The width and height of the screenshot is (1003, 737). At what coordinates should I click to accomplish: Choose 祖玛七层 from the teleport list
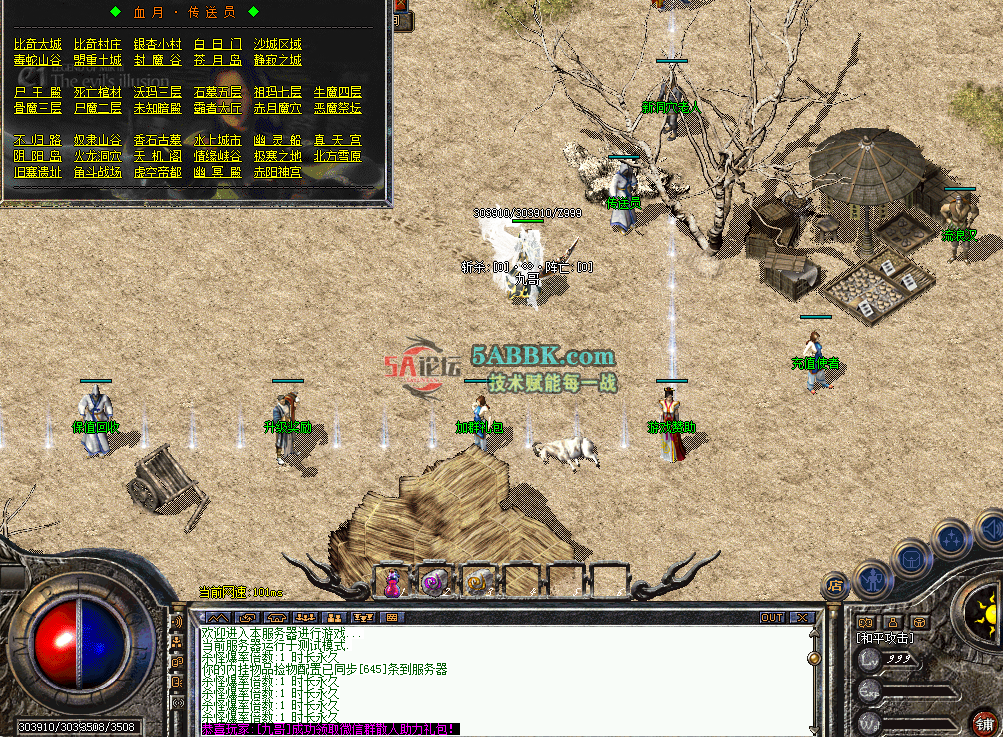[x=278, y=92]
